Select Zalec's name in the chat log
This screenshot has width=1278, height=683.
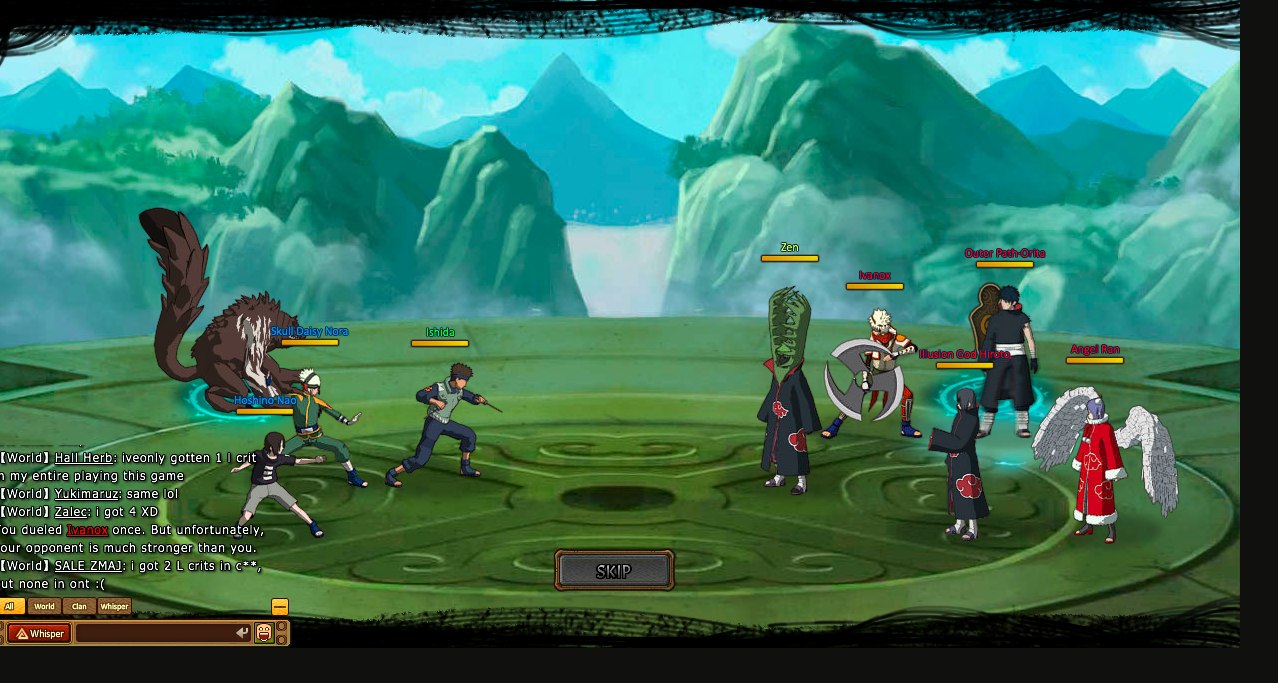[x=71, y=512]
